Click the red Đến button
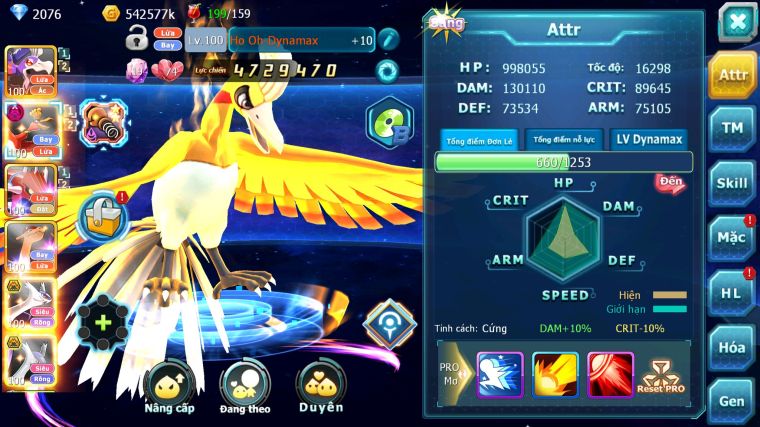The width and height of the screenshot is (760, 427). pyautogui.click(x=669, y=182)
